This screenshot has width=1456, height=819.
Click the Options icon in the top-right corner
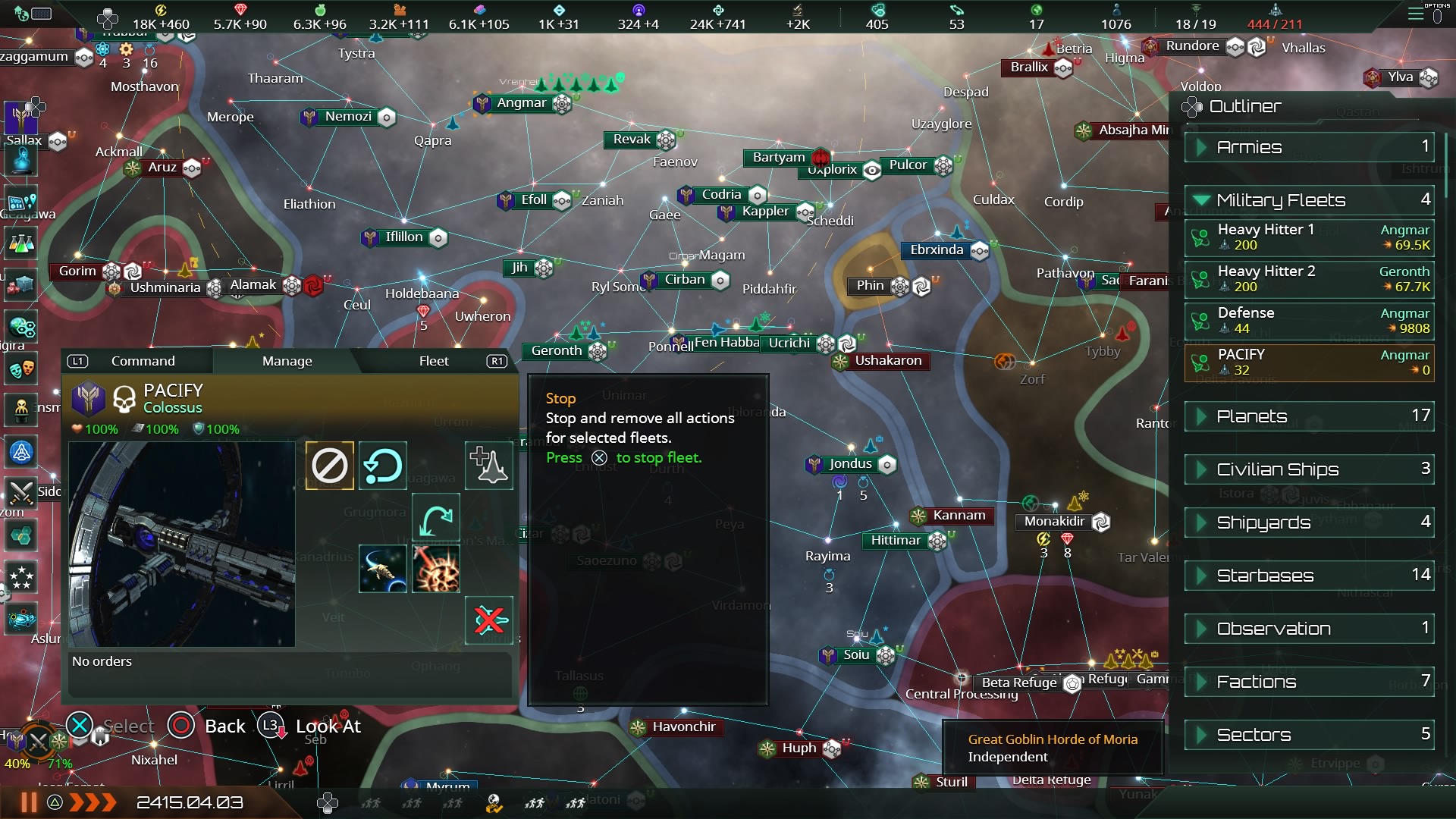pos(1416,14)
